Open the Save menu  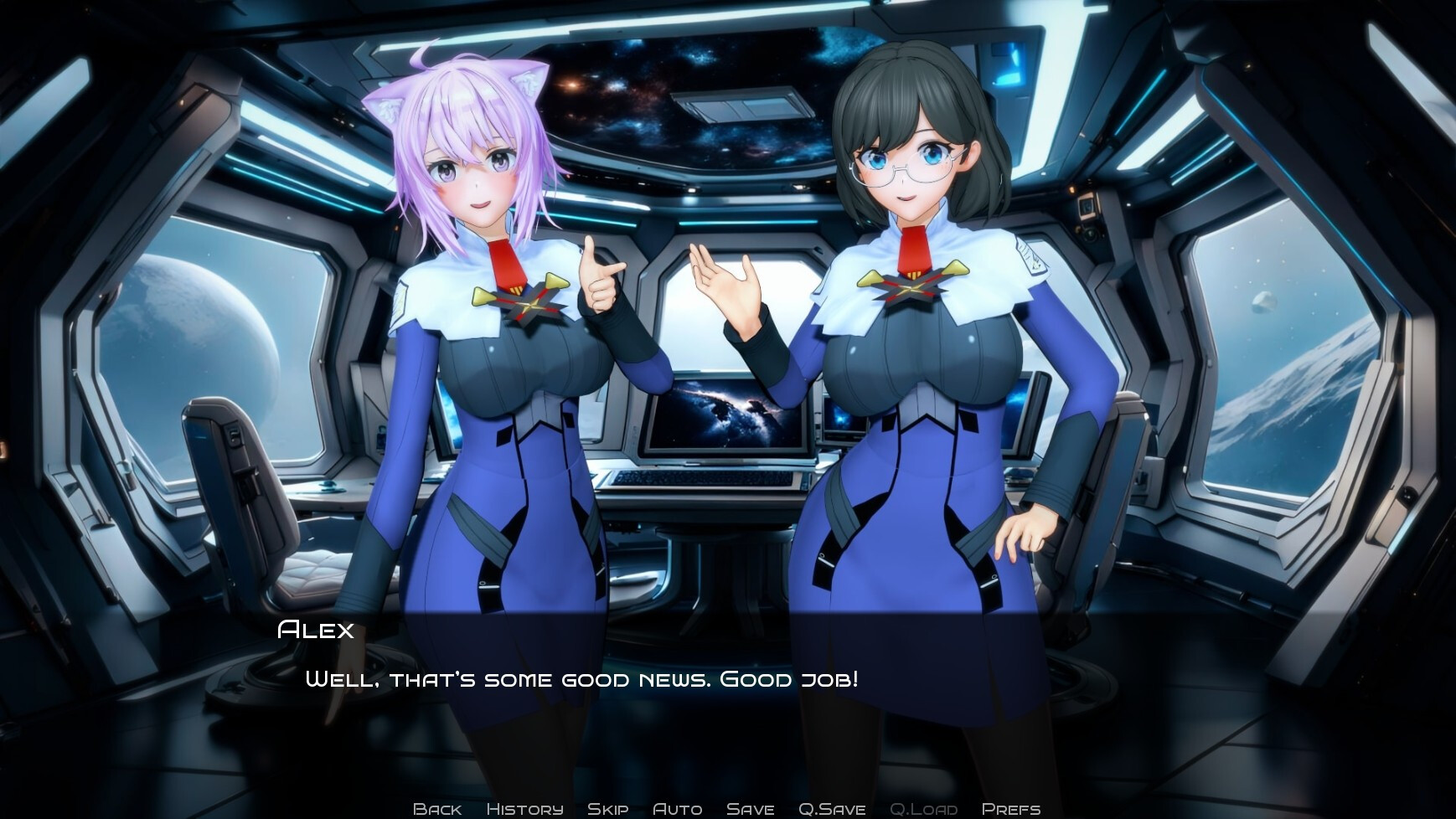(x=750, y=809)
